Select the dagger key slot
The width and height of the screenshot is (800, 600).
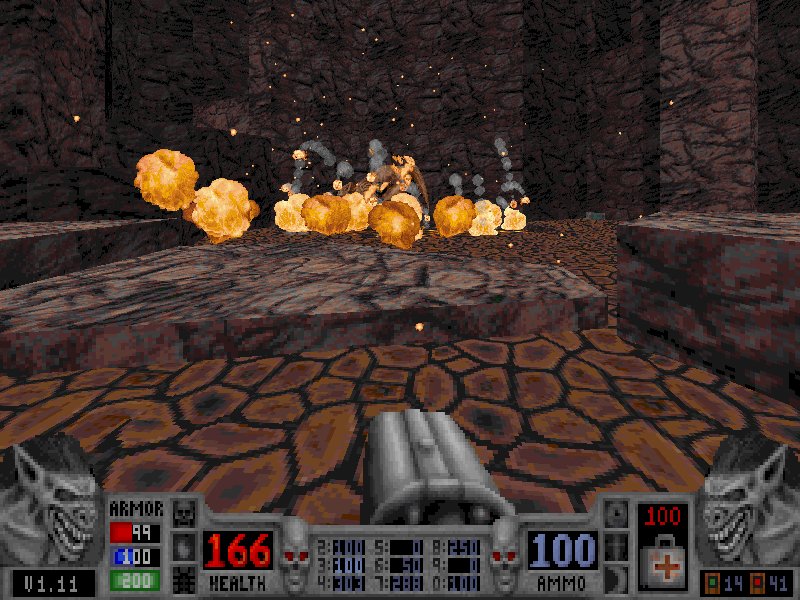click(616, 547)
